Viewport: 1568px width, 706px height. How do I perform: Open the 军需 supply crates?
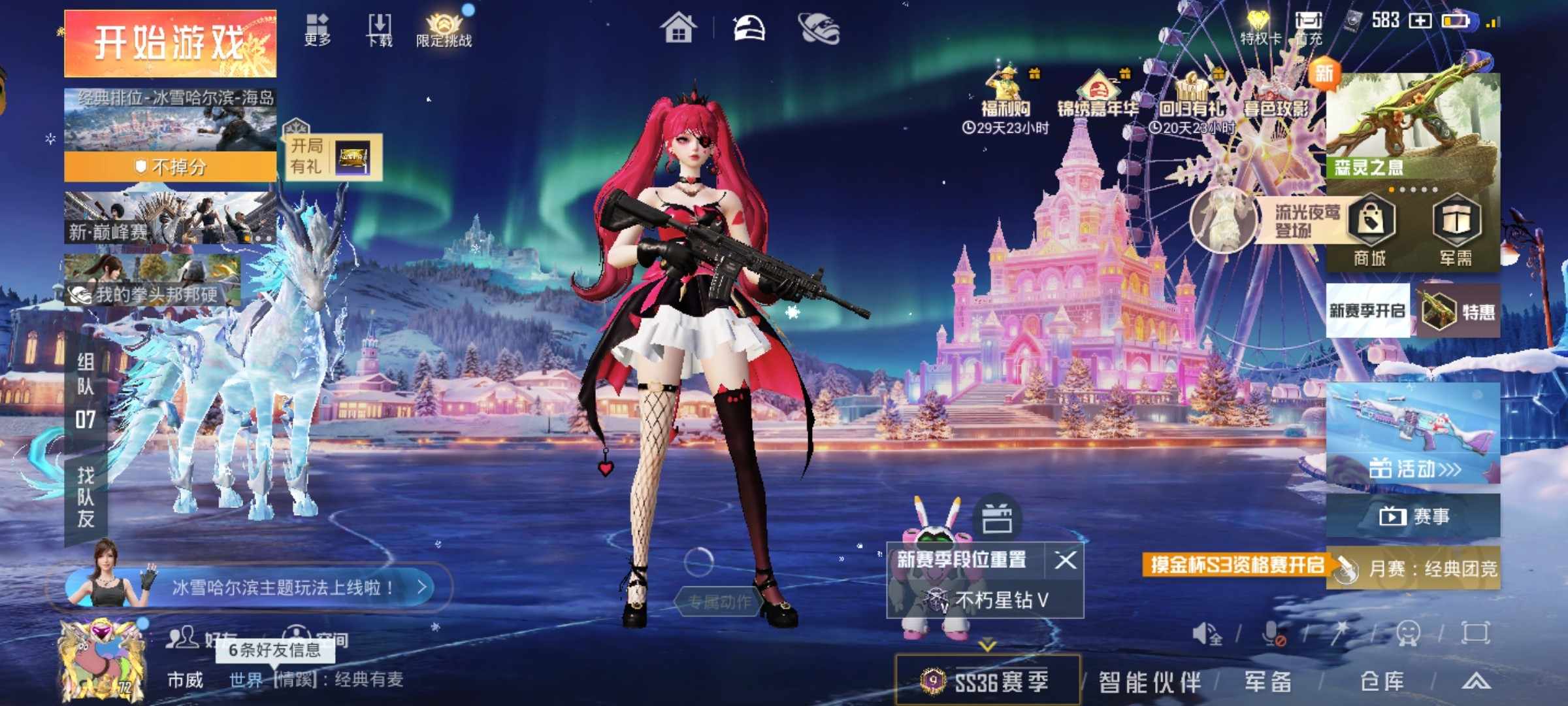[1456, 230]
